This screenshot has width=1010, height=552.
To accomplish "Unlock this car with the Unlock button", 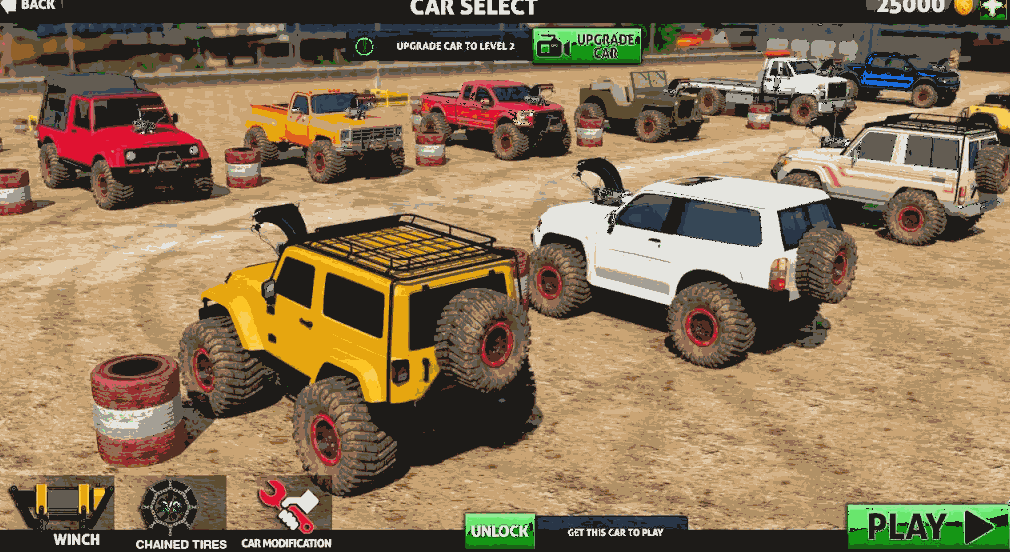I will coord(499,530).
